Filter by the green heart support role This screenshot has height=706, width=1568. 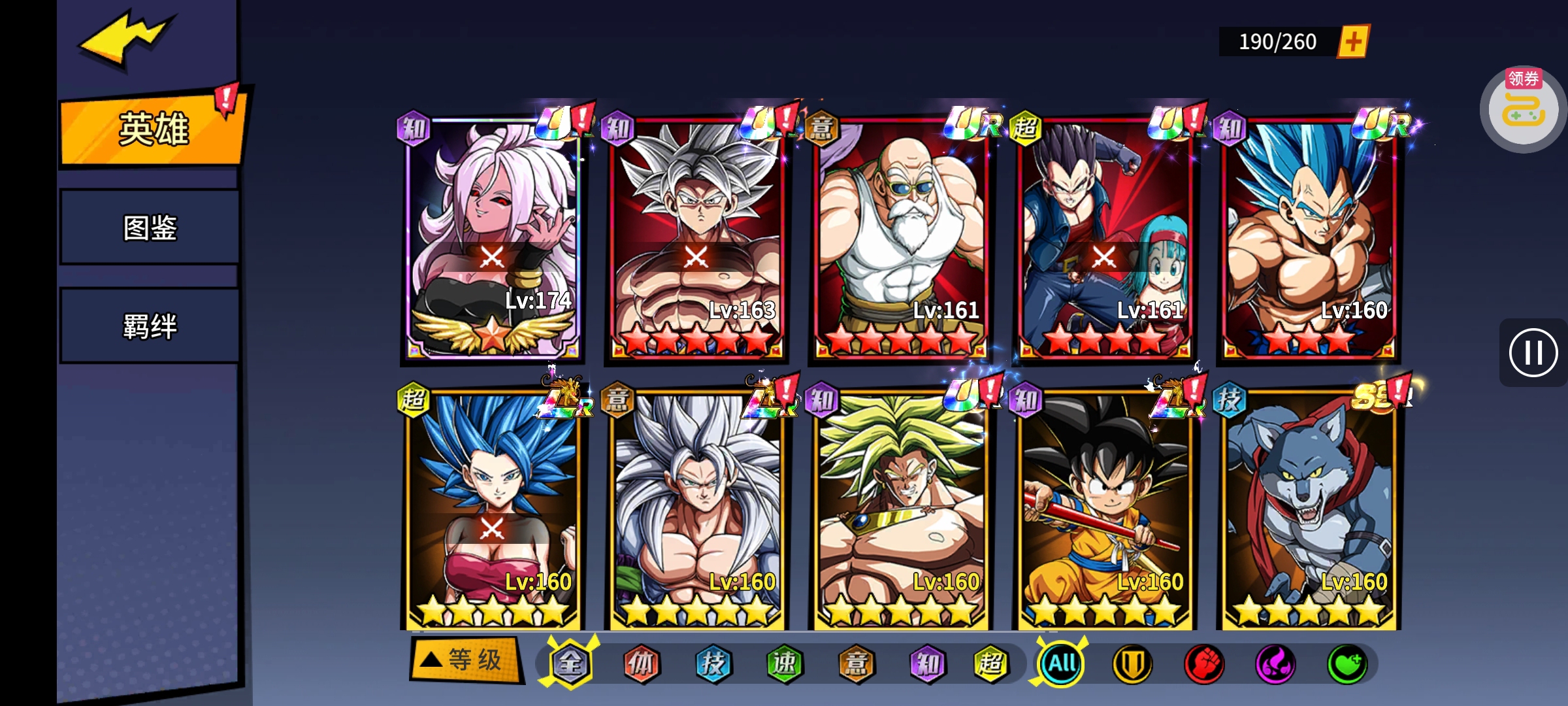point(1347,664)
